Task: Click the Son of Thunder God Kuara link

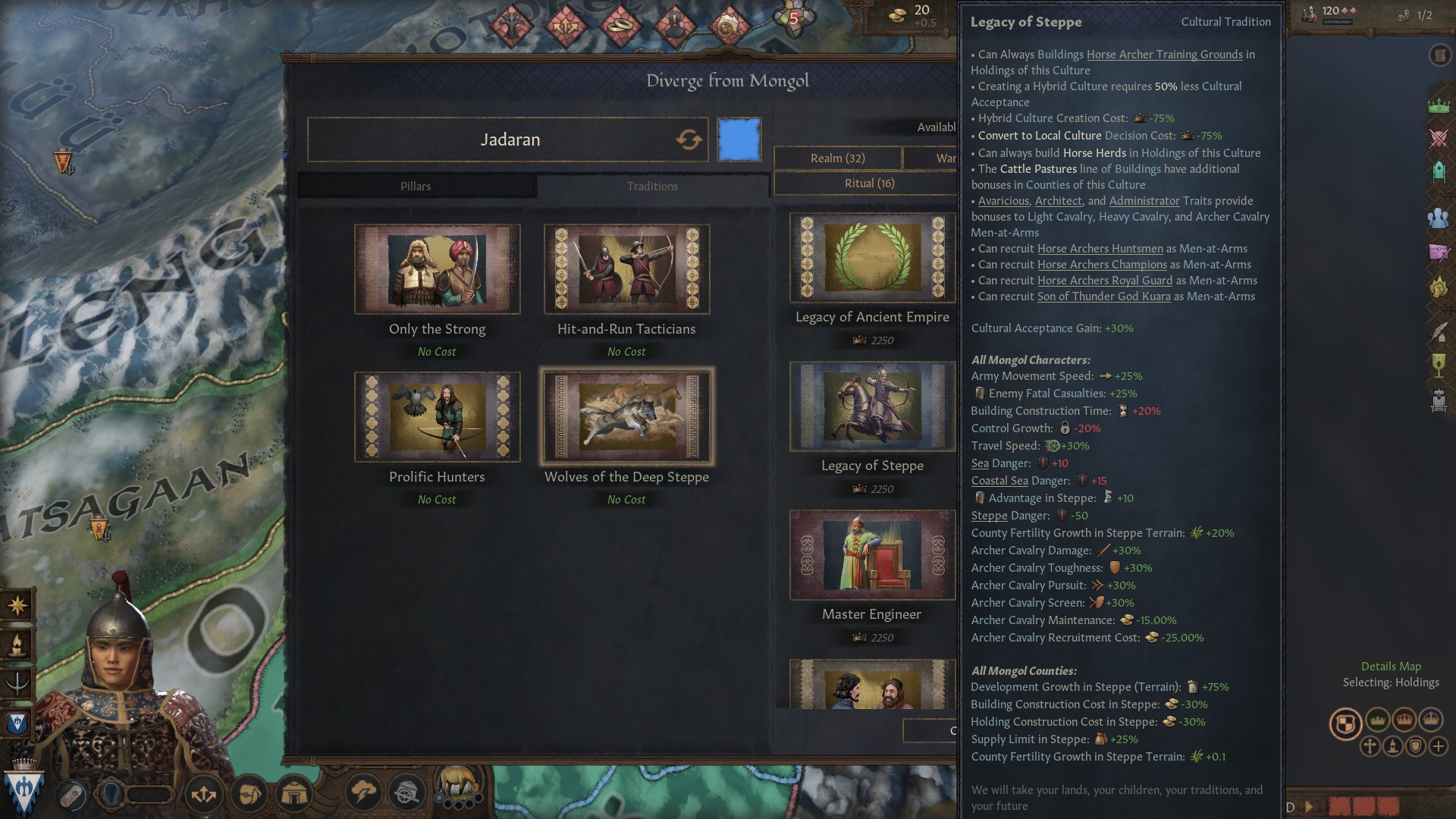Action: point(1103,297)
